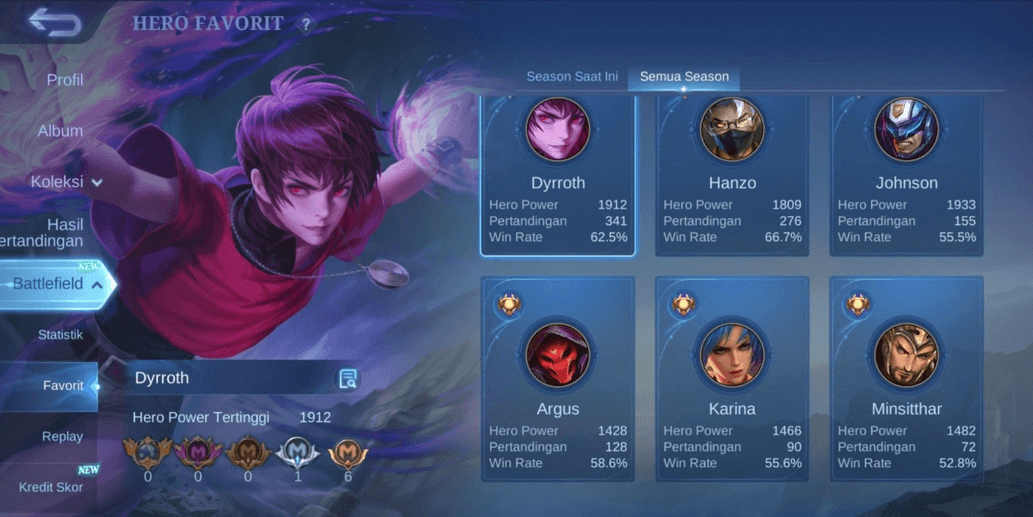Show the Statistik page

click(60, 335)
